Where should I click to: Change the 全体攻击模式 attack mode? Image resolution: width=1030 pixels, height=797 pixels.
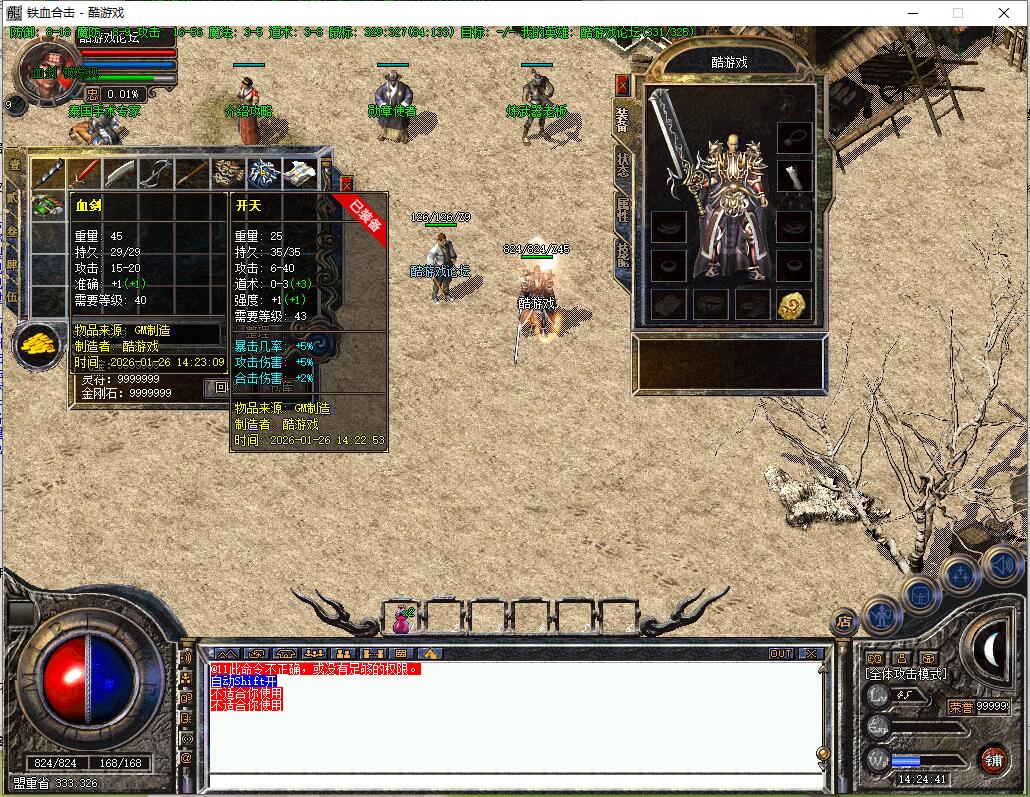click(905, 675)
